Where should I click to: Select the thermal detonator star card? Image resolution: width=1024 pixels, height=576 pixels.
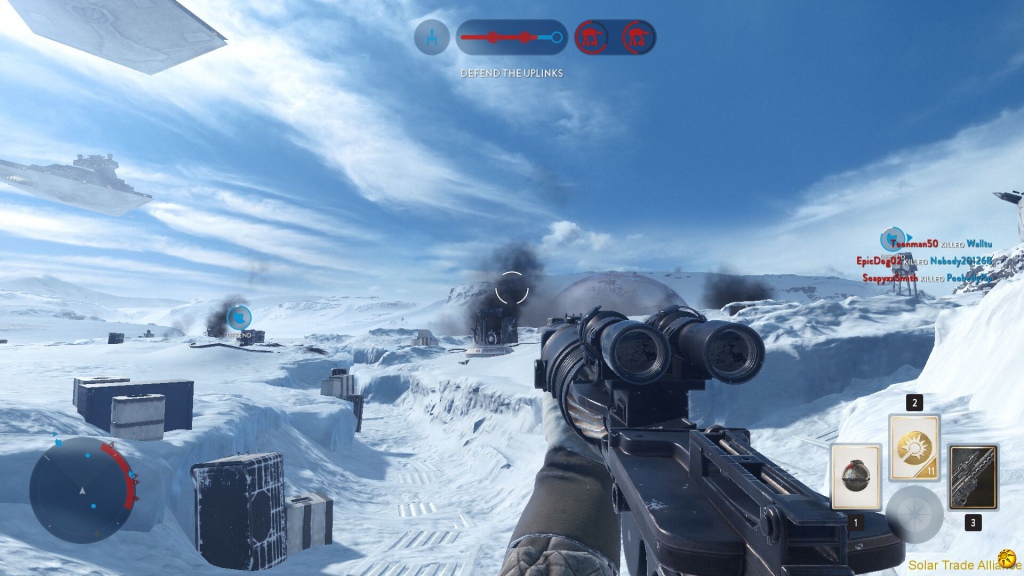tap(855, 476)
